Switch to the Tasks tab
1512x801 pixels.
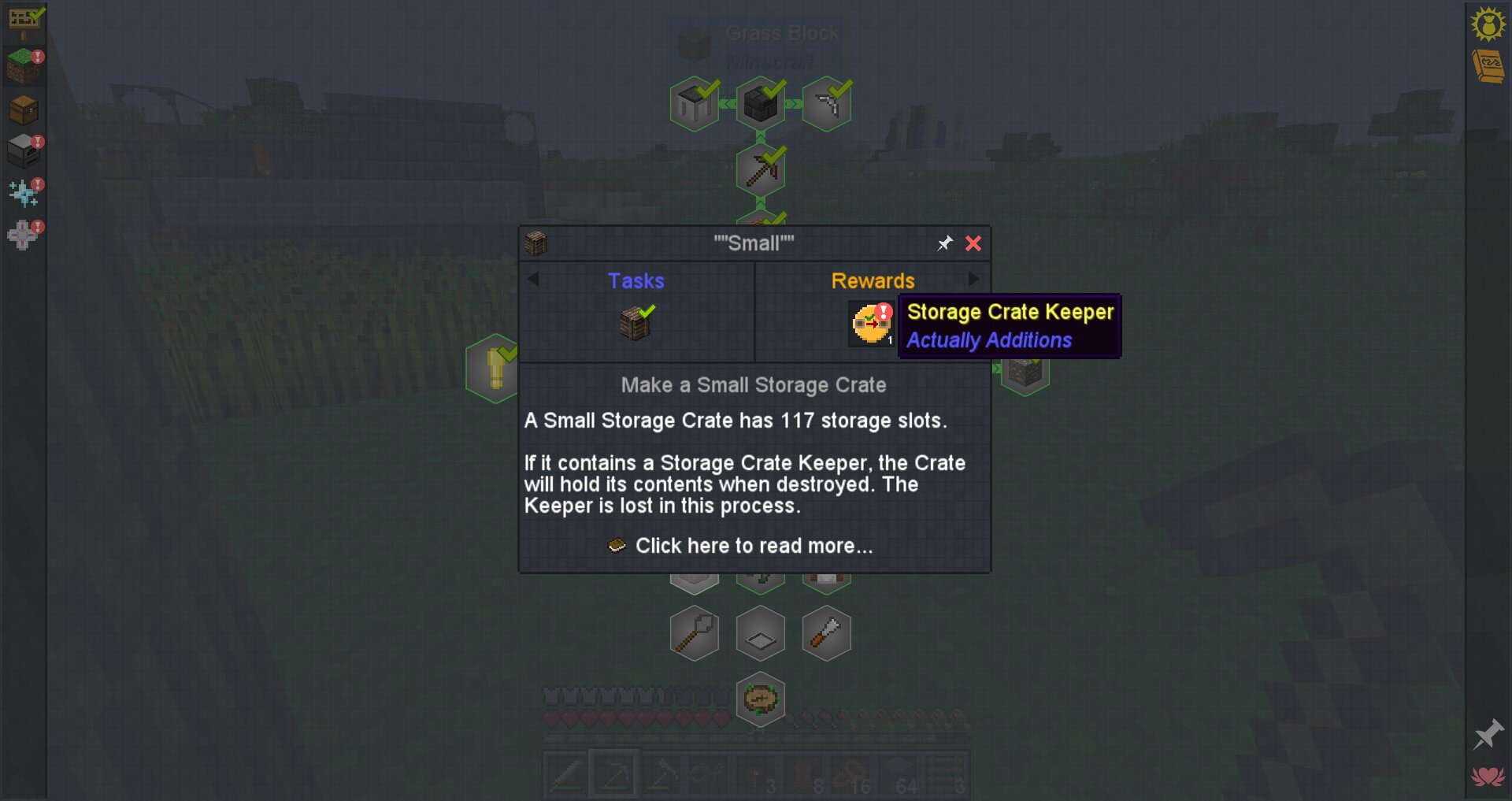[636, 280]
